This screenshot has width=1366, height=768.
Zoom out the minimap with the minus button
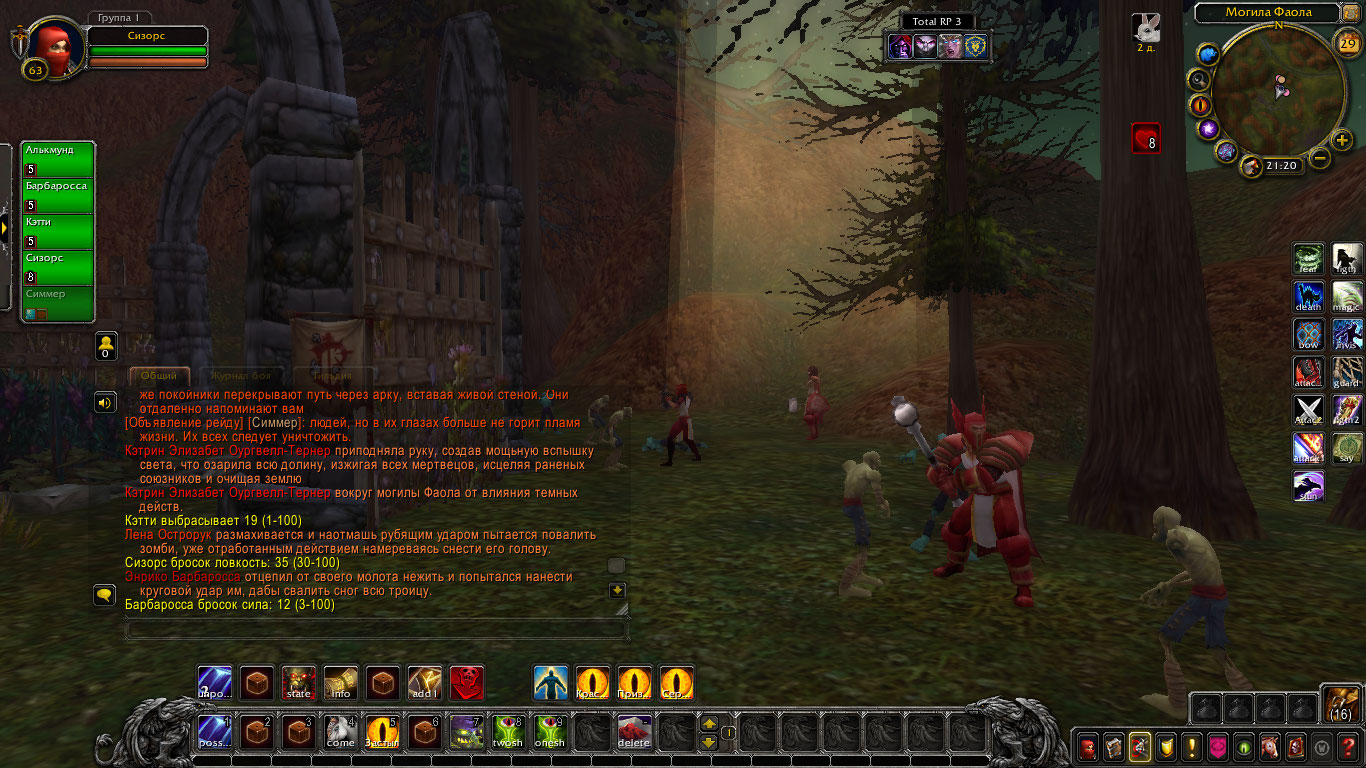(1320, 158)
